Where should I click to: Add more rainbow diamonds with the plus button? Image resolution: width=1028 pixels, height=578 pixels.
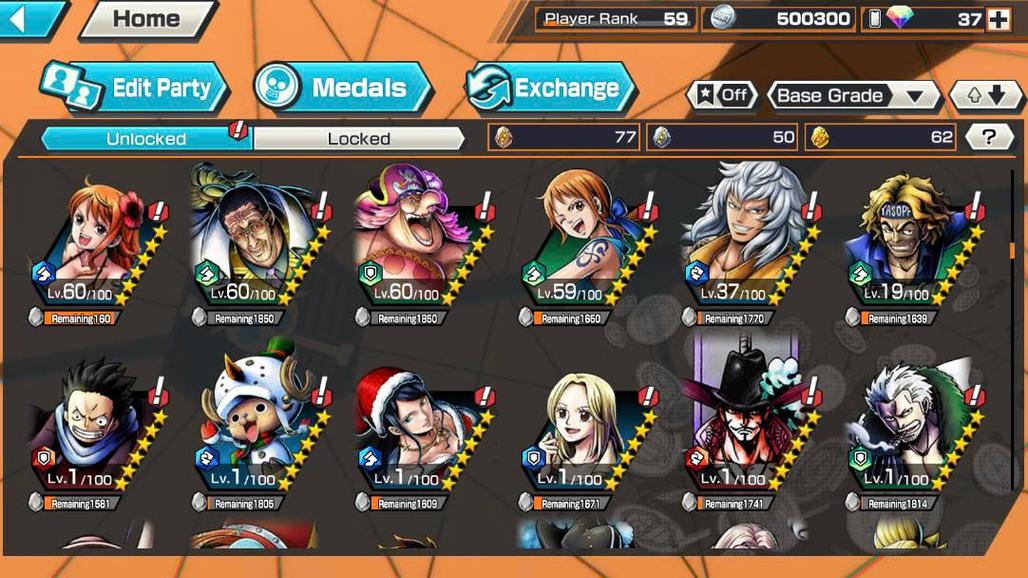pos(998,19)
